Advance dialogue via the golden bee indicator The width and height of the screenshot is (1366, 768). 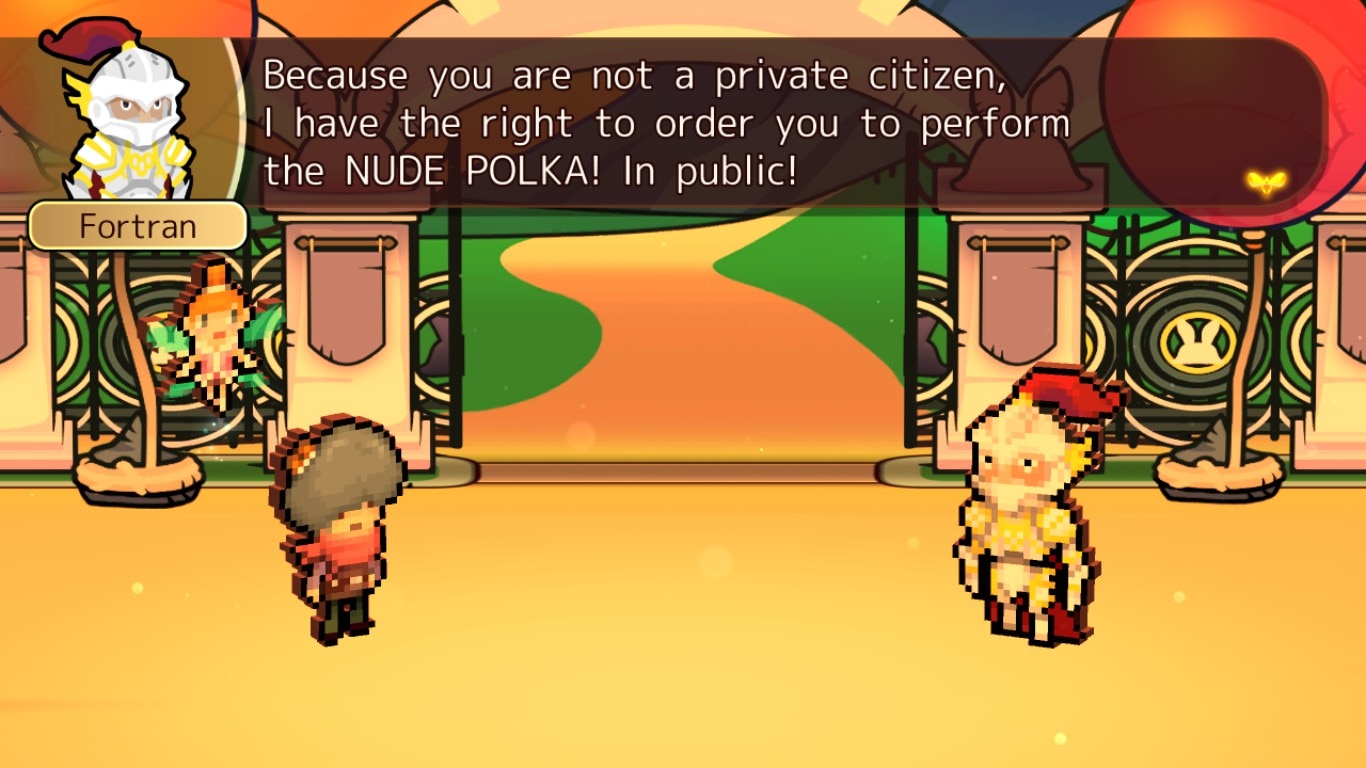[x=1265, y=183]
